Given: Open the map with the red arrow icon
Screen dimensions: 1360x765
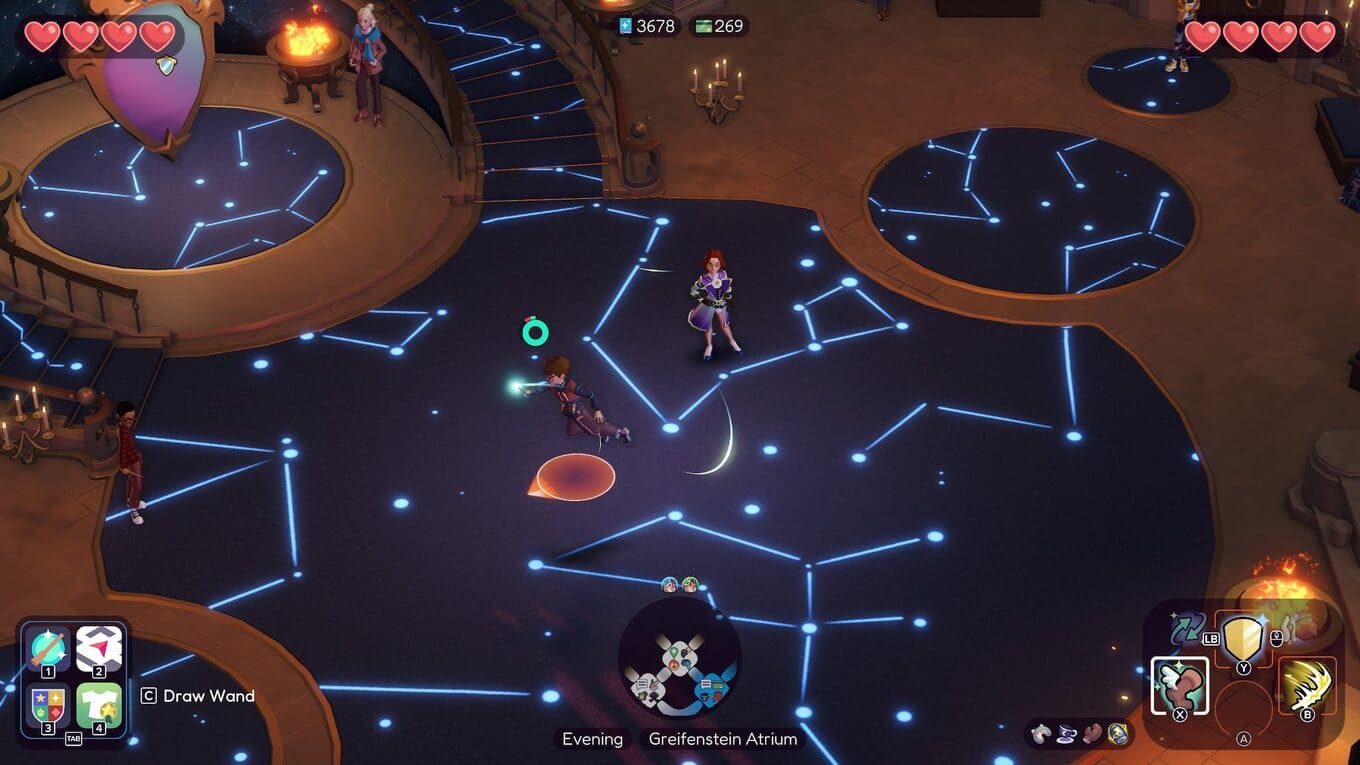Looking at the screenshot, I should pos(99,650).
